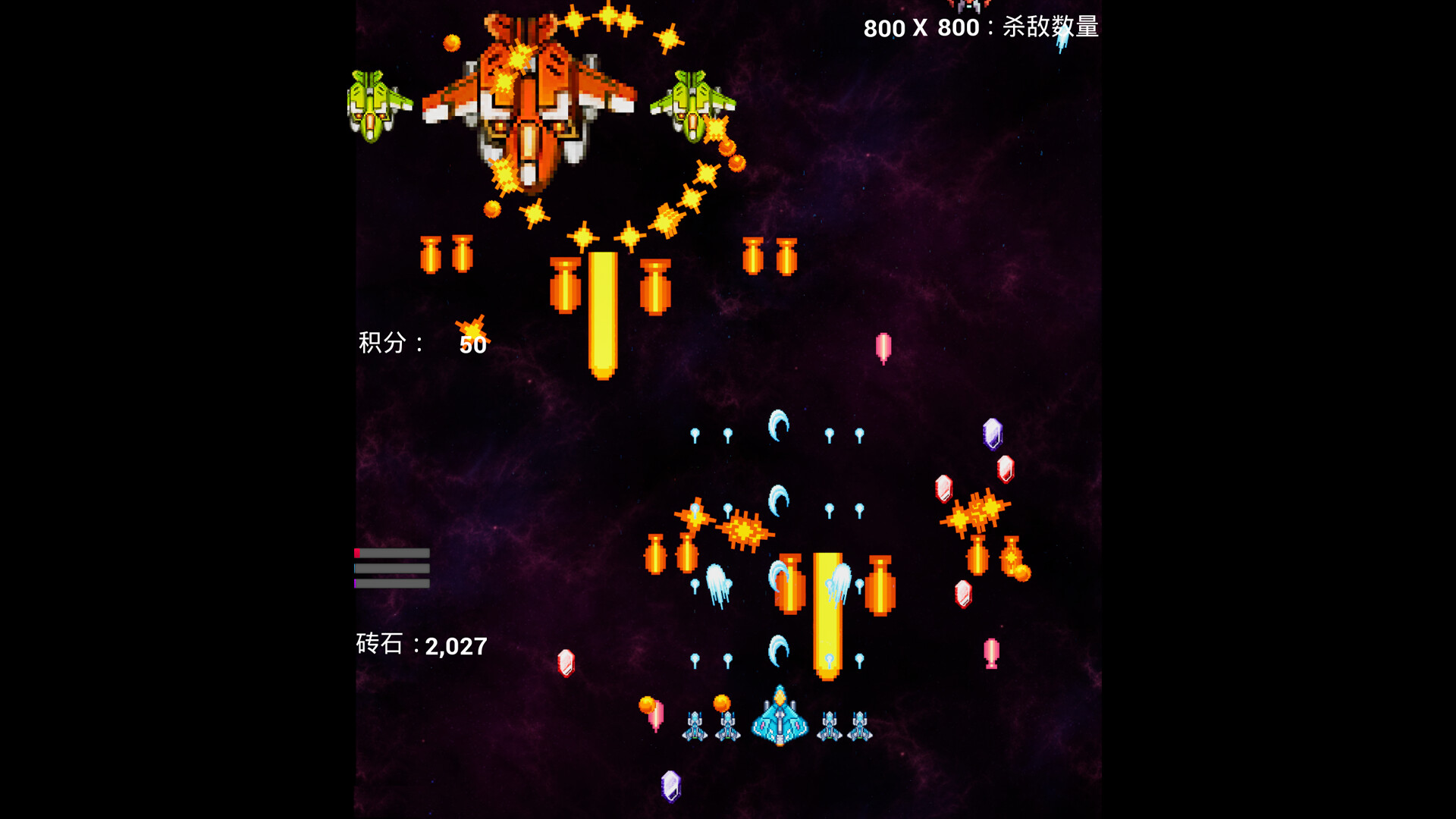Click the purple-marked bottom status bar
Image resolution: width=1456 pixels, height=819 pixels.
coord(391,584)
